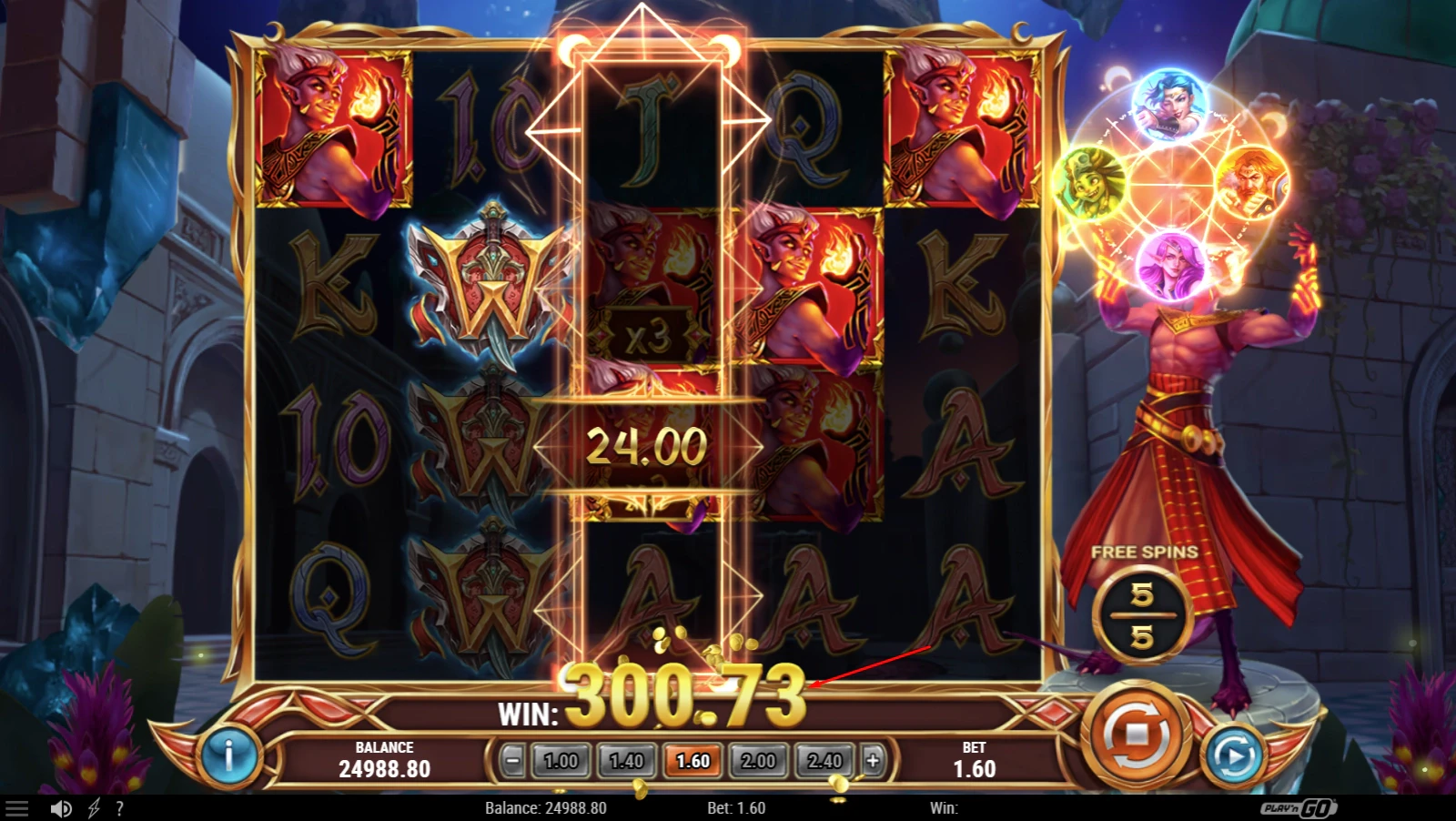Viewport: 1456px width, 821px height.
Task: Select the highlighted 1.60 bet amount
Action: coord(693,760)
